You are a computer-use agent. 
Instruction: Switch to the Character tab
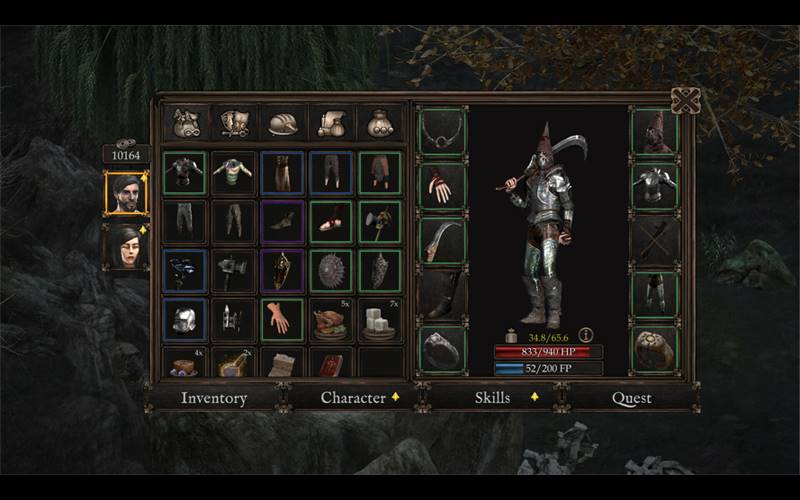point(353,398)
